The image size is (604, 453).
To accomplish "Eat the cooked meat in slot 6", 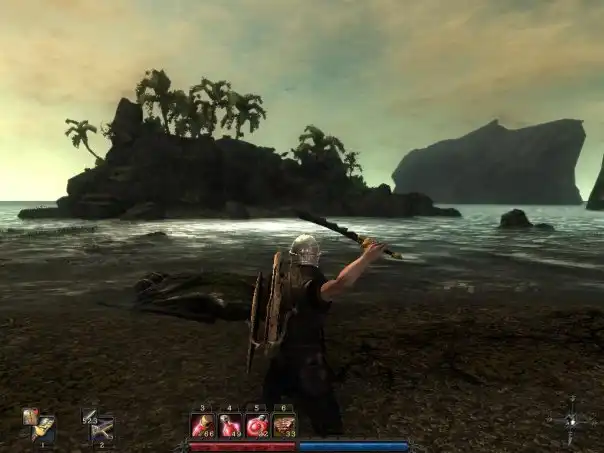I will point(284,426).
